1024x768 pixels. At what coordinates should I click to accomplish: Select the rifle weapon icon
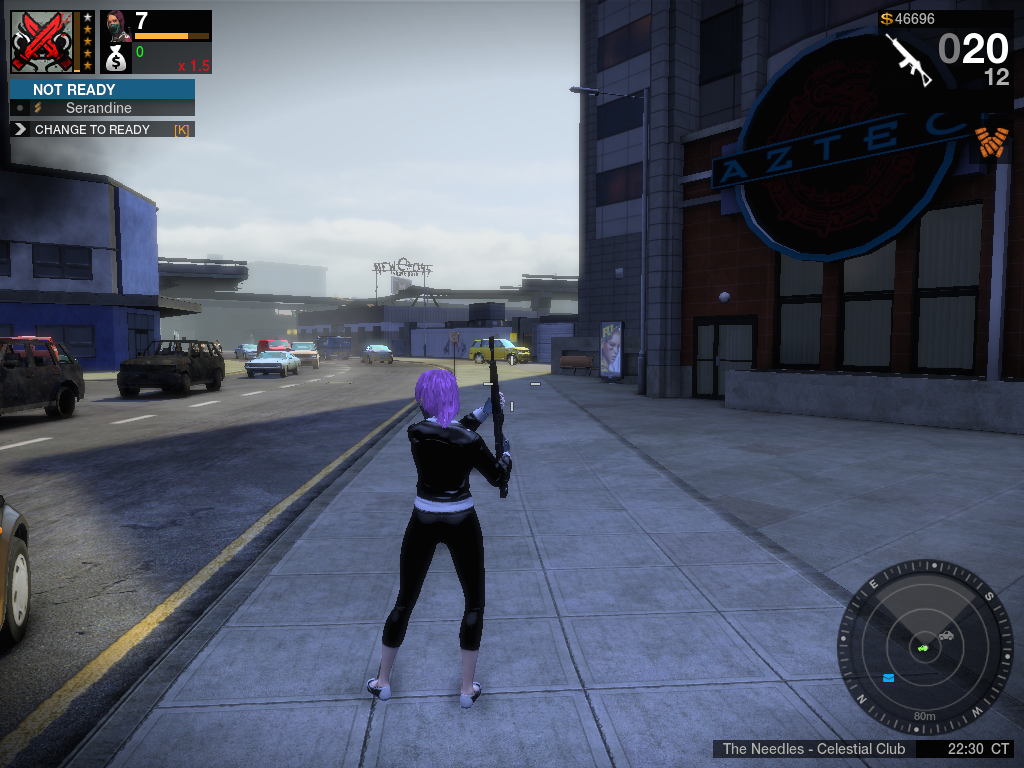click(x=909, y=60)
